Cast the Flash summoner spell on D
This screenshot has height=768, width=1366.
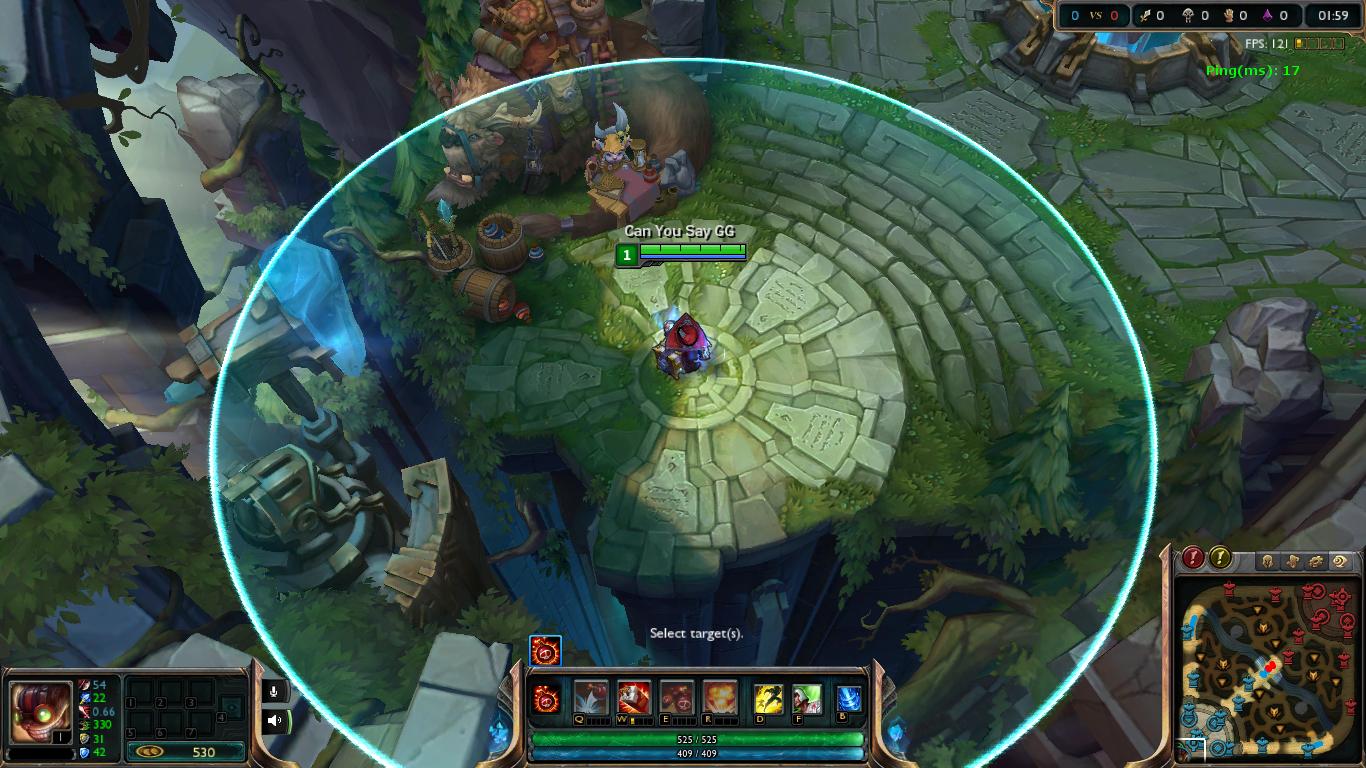coord(768,698)
